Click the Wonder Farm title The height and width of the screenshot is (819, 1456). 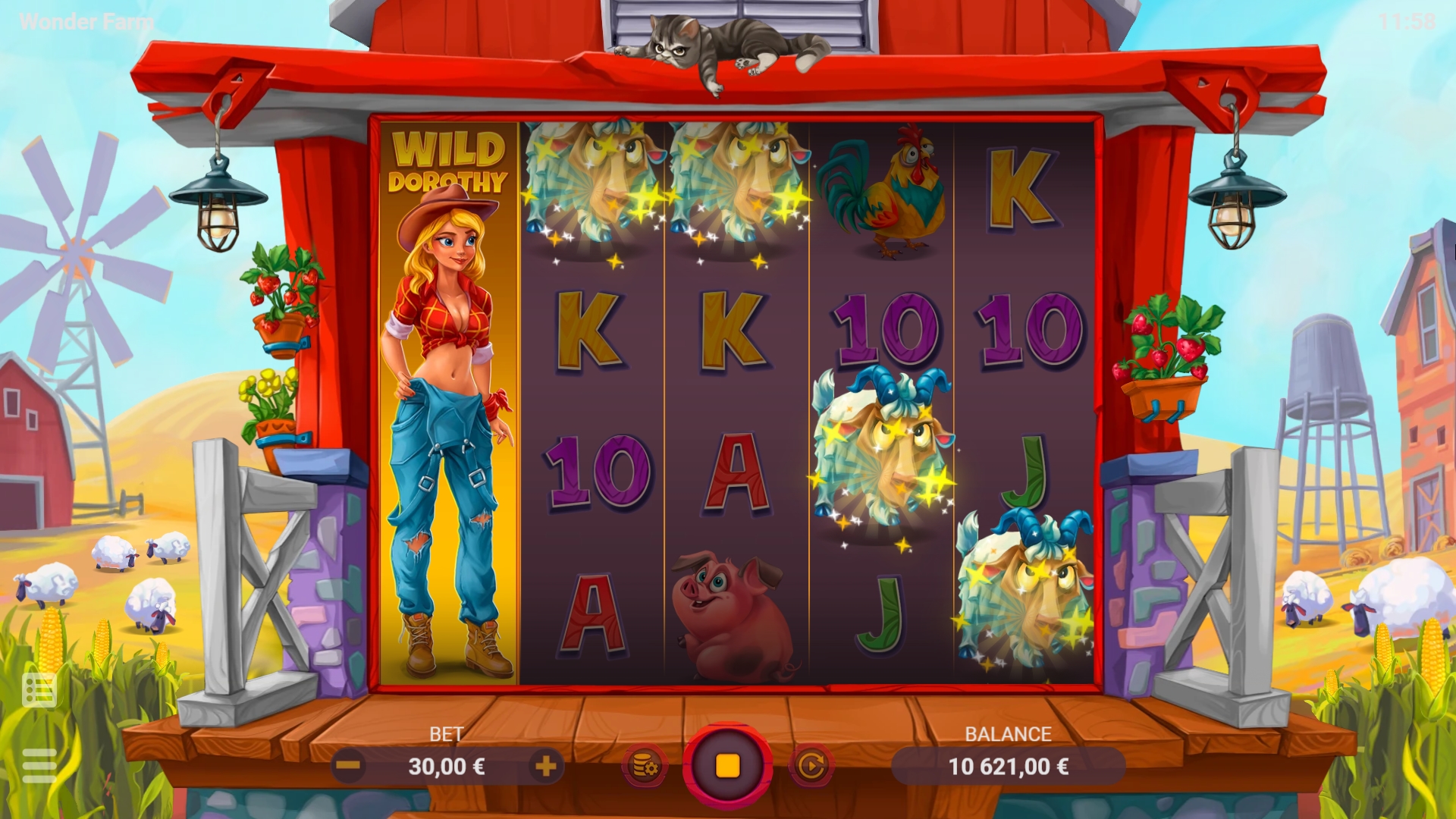pyautogui.click(x=86, y=21)
